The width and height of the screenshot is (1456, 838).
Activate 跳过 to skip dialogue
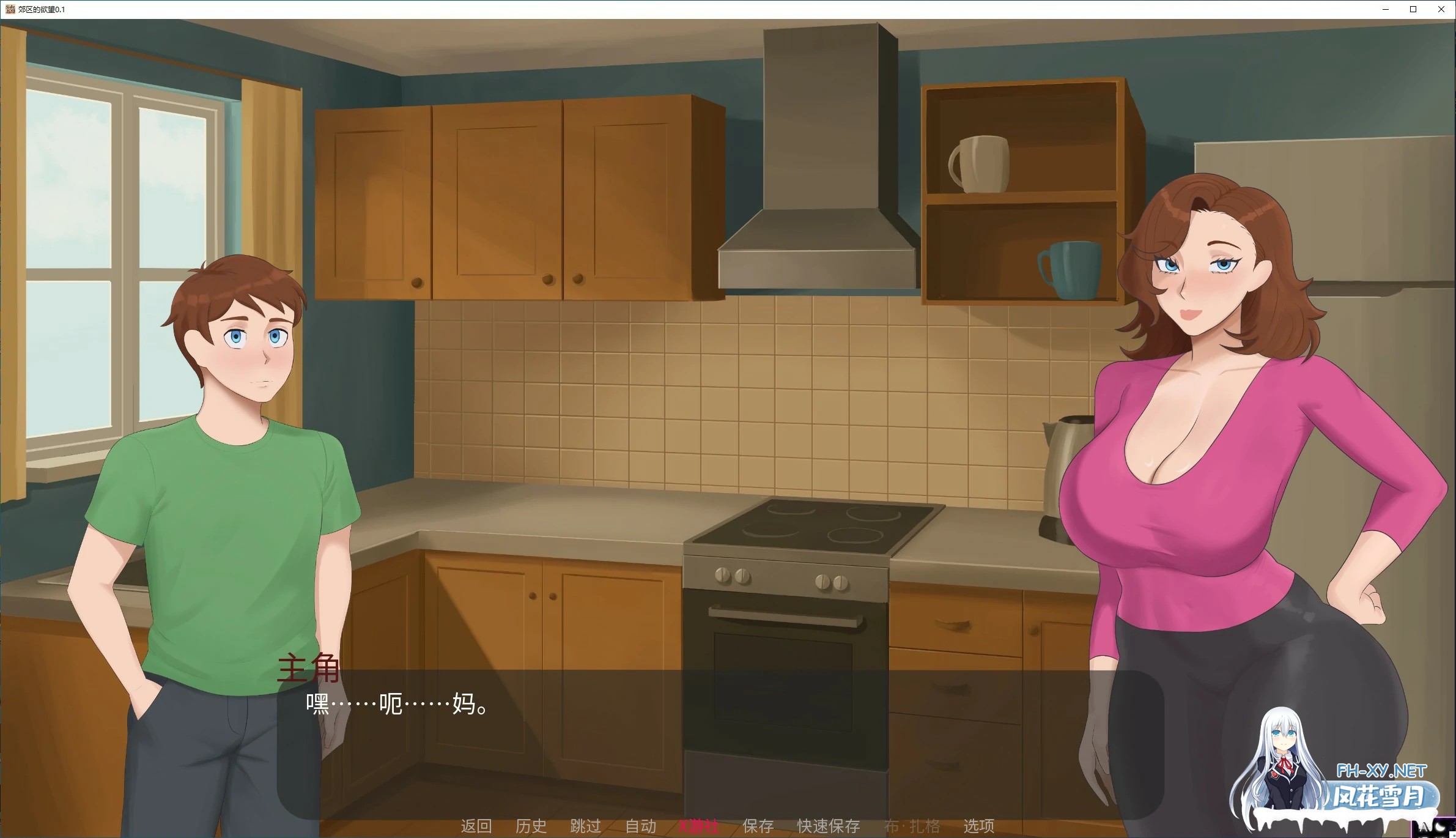[x=585, y=826]
